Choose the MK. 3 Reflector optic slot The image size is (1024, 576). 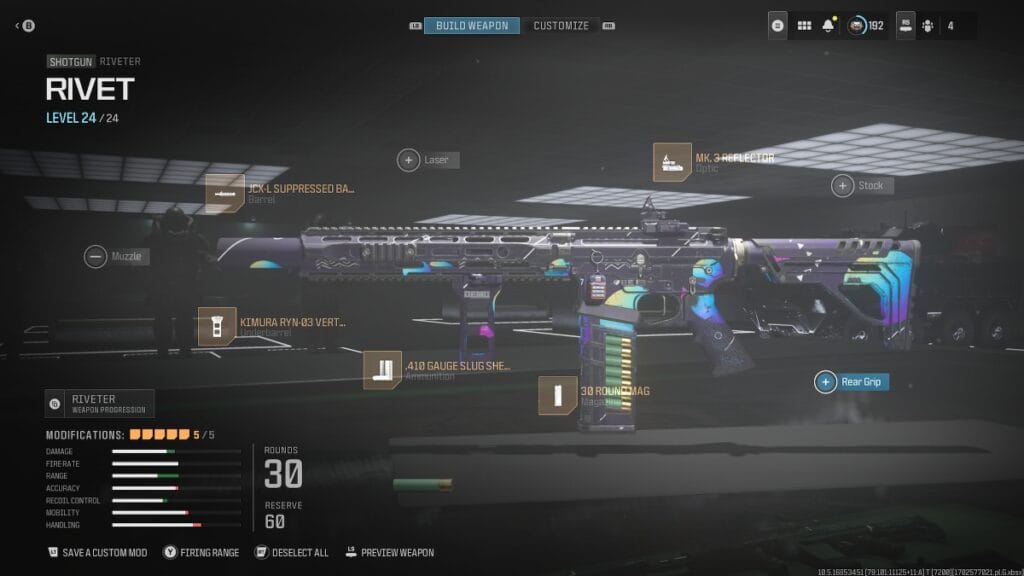[672, 162]
